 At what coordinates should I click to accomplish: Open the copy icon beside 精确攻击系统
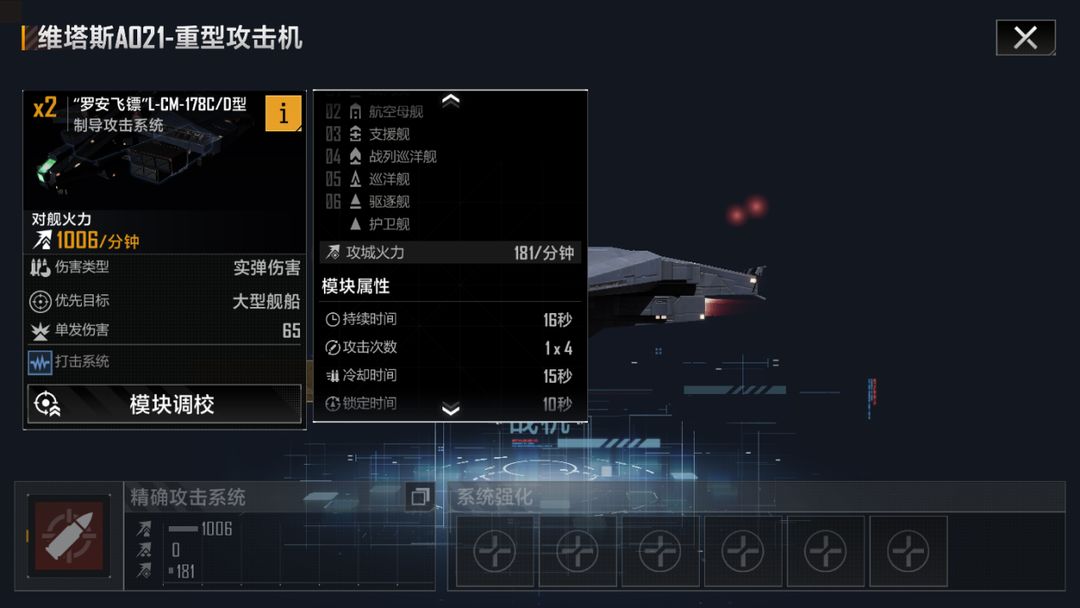click(x=420, y=497)
